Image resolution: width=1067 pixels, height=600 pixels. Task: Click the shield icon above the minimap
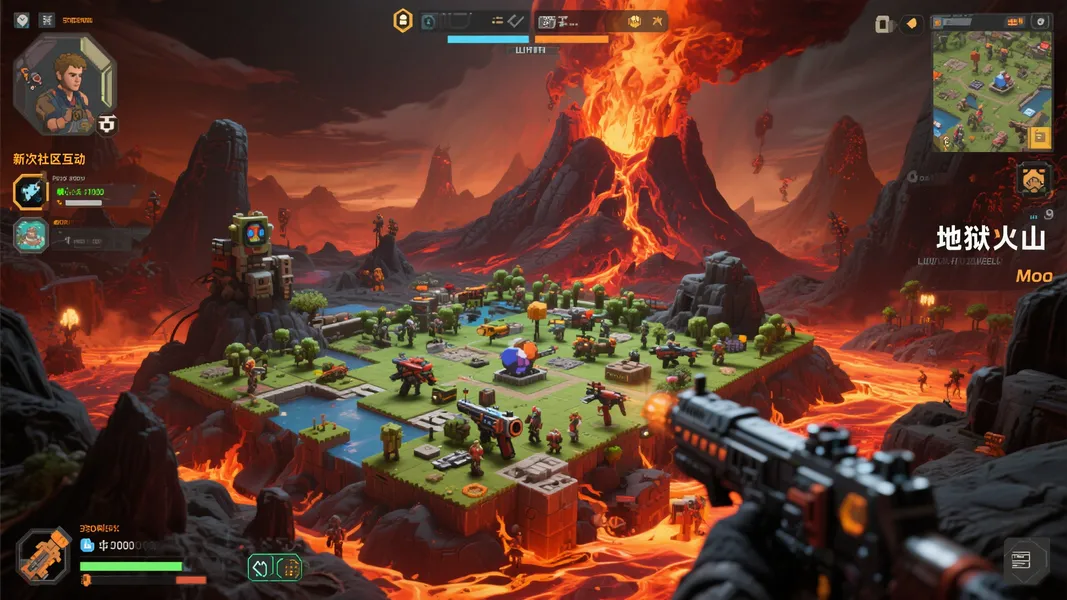(1041, 20)
